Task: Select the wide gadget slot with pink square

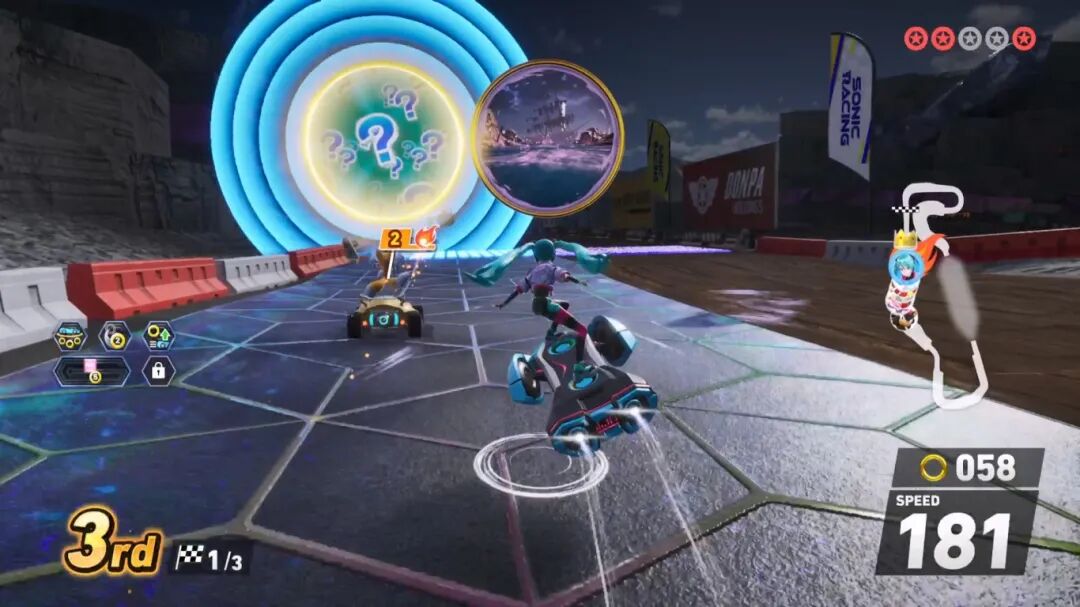Action: point(91,372)
